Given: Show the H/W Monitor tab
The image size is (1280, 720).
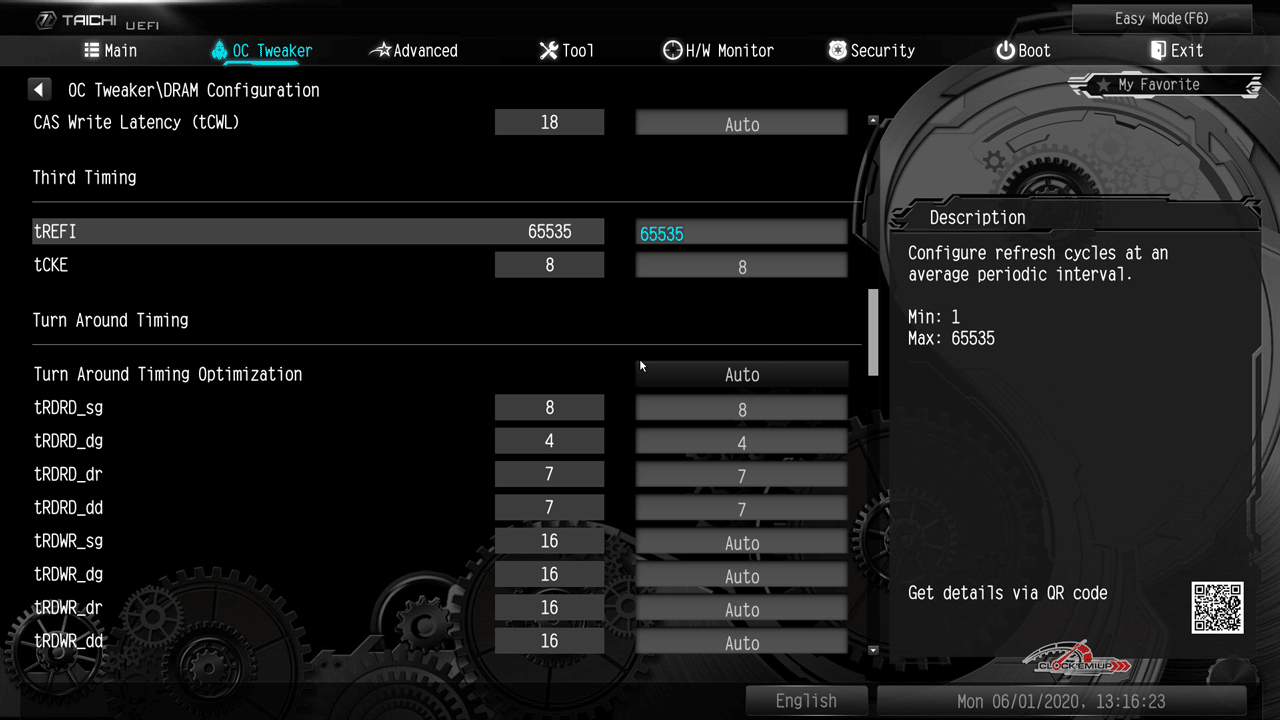Looking at the screenshot, I should pos(718,51).
